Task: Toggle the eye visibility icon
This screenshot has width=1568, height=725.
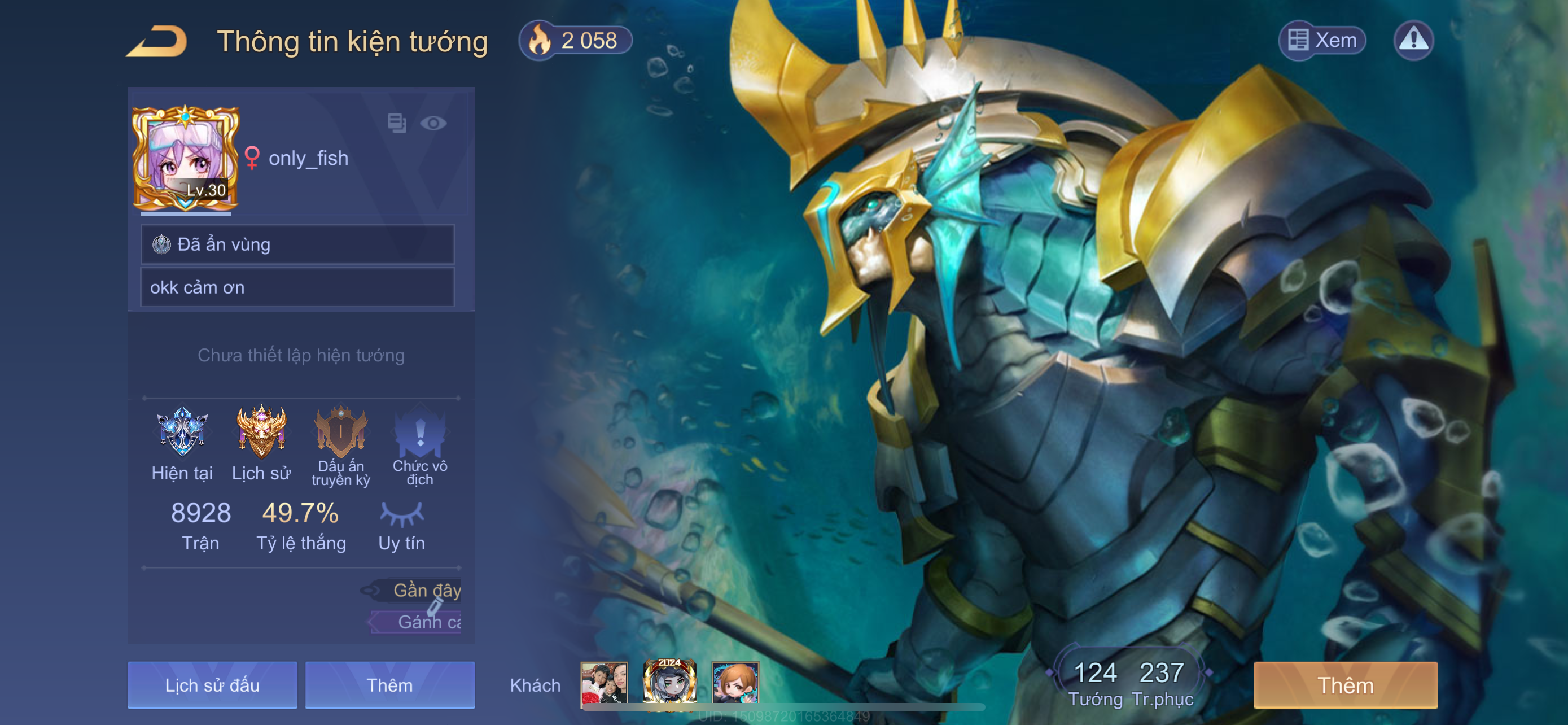Action: (x=433, y=123)
